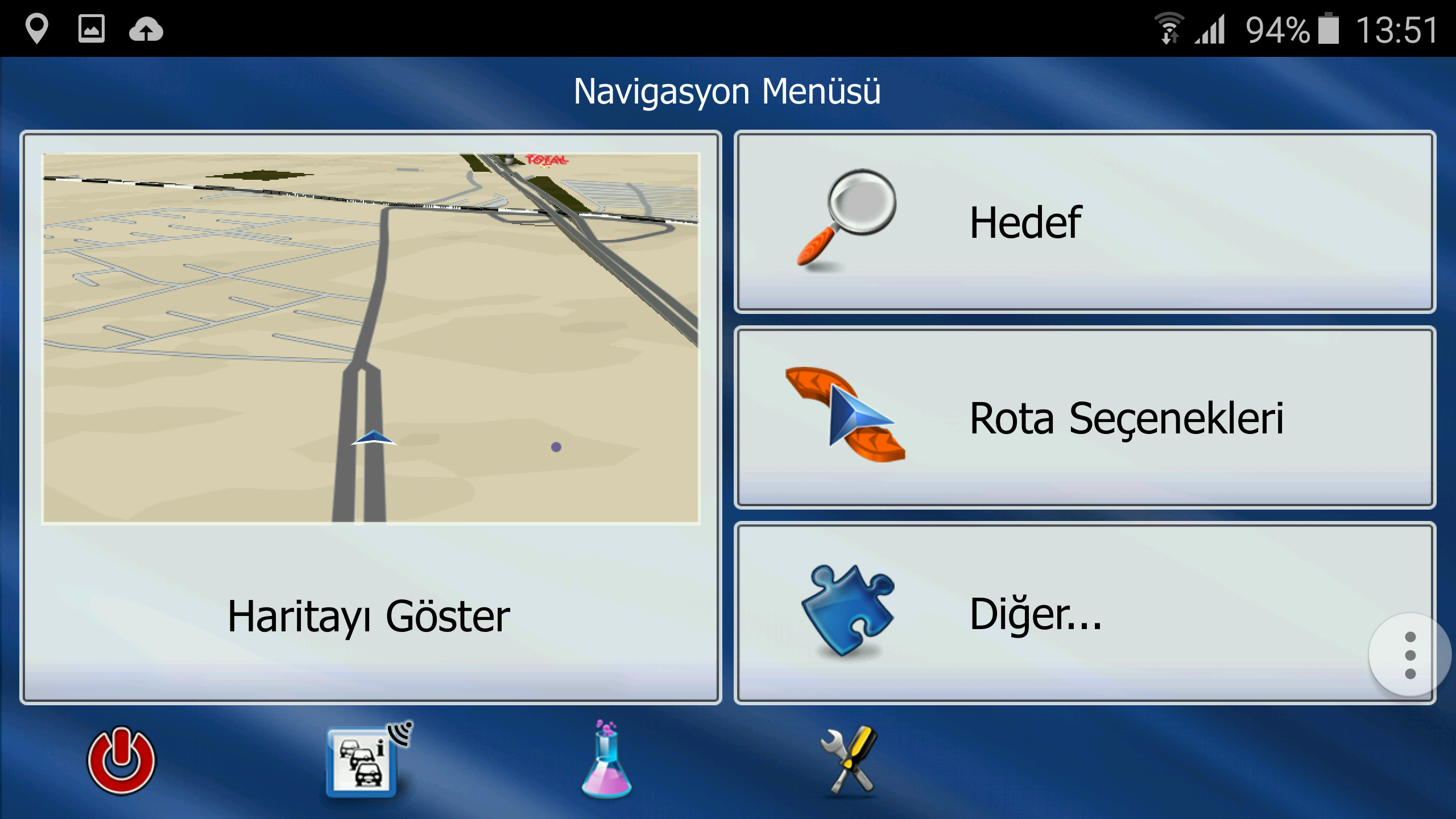Open the Hedef destination search
This screenshot has width=1456, height=819.
[1084, 222]
